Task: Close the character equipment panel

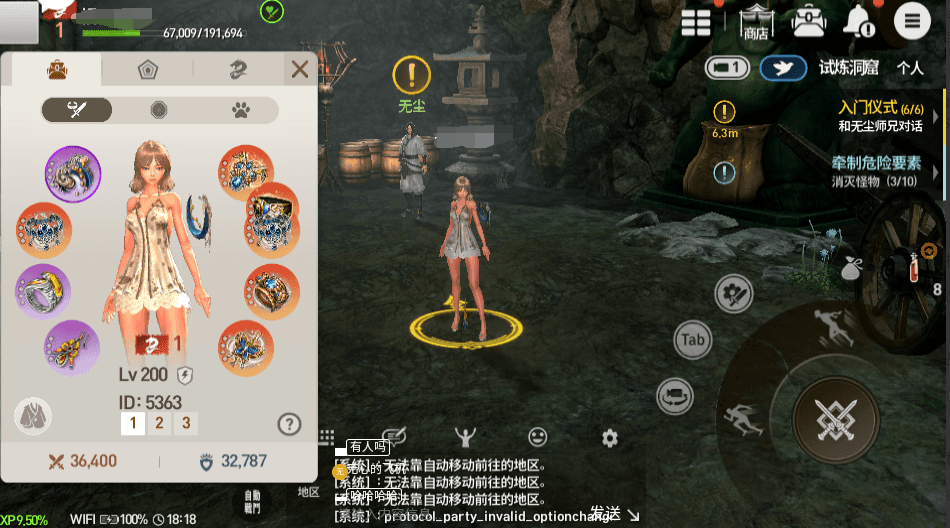Action: (x=299, y=69)
